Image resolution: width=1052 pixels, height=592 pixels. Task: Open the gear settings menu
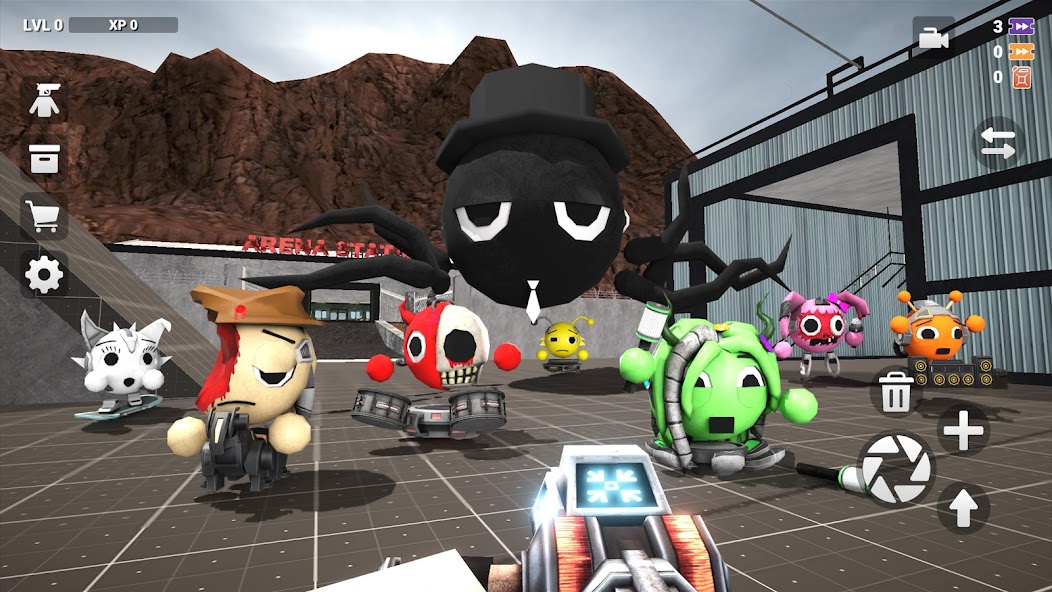pos(44,274)
